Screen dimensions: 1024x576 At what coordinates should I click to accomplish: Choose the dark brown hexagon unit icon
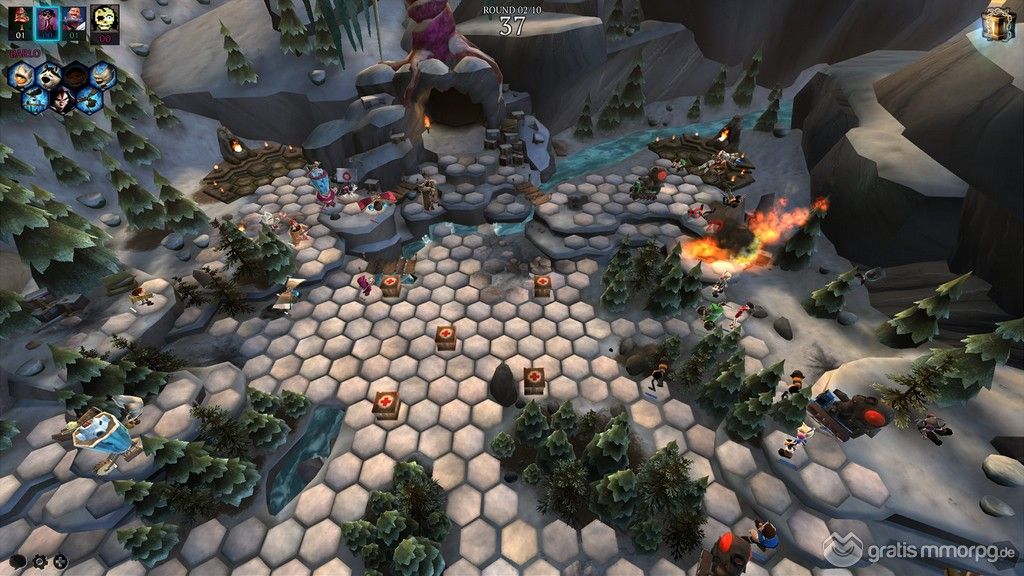[76, 75]
